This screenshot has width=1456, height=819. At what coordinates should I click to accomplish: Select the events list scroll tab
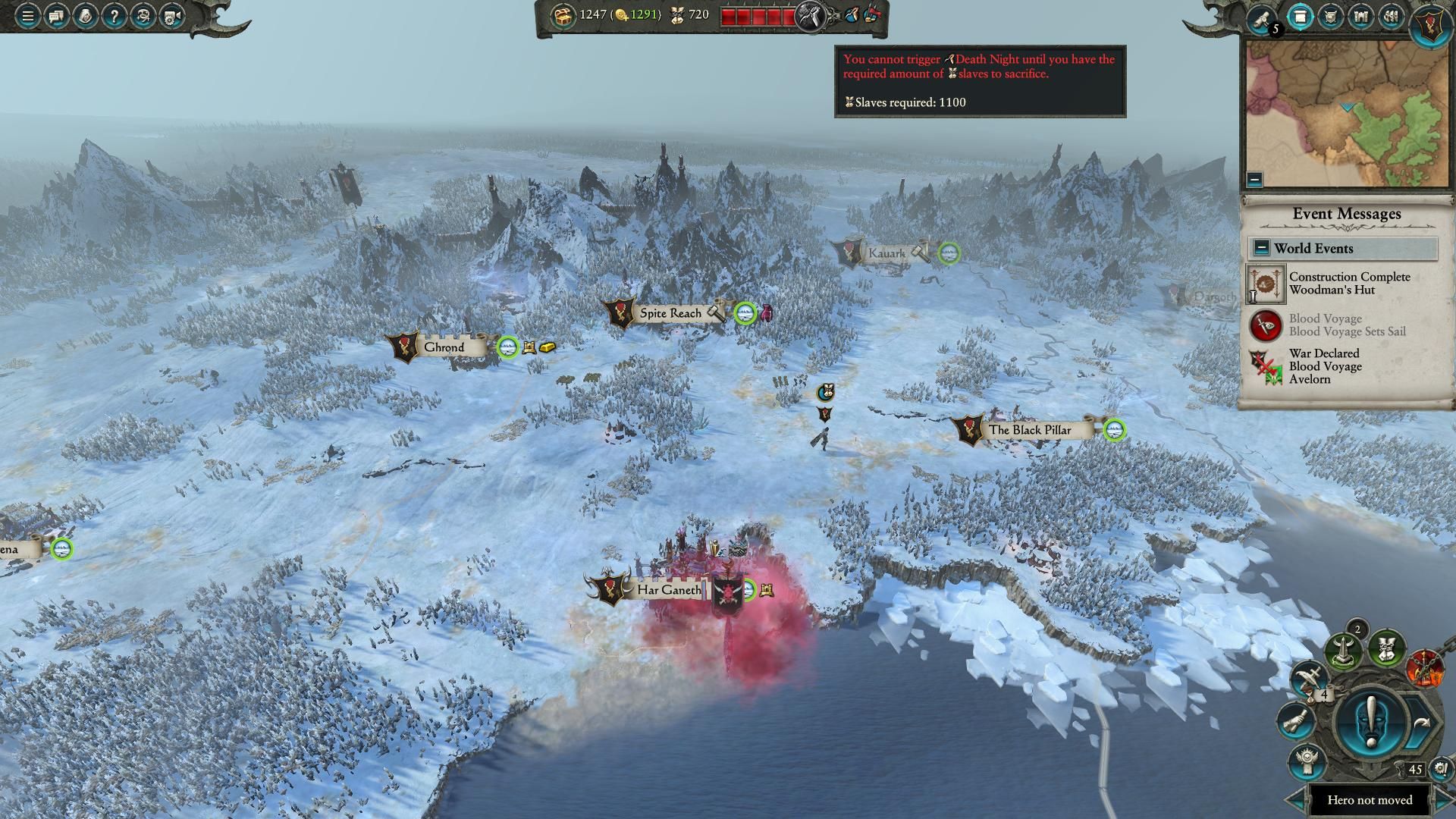[1301, 17]
